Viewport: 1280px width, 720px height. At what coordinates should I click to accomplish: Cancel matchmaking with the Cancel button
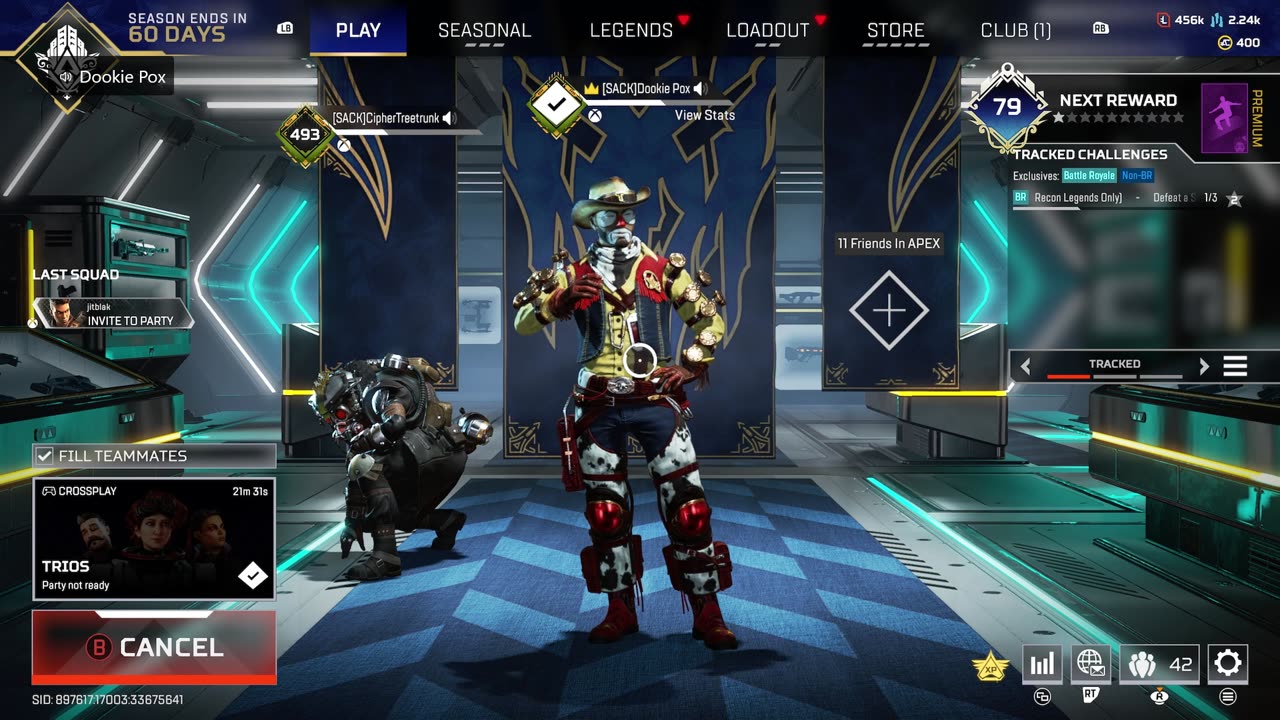pyautogui.click(x=154, y=647)
